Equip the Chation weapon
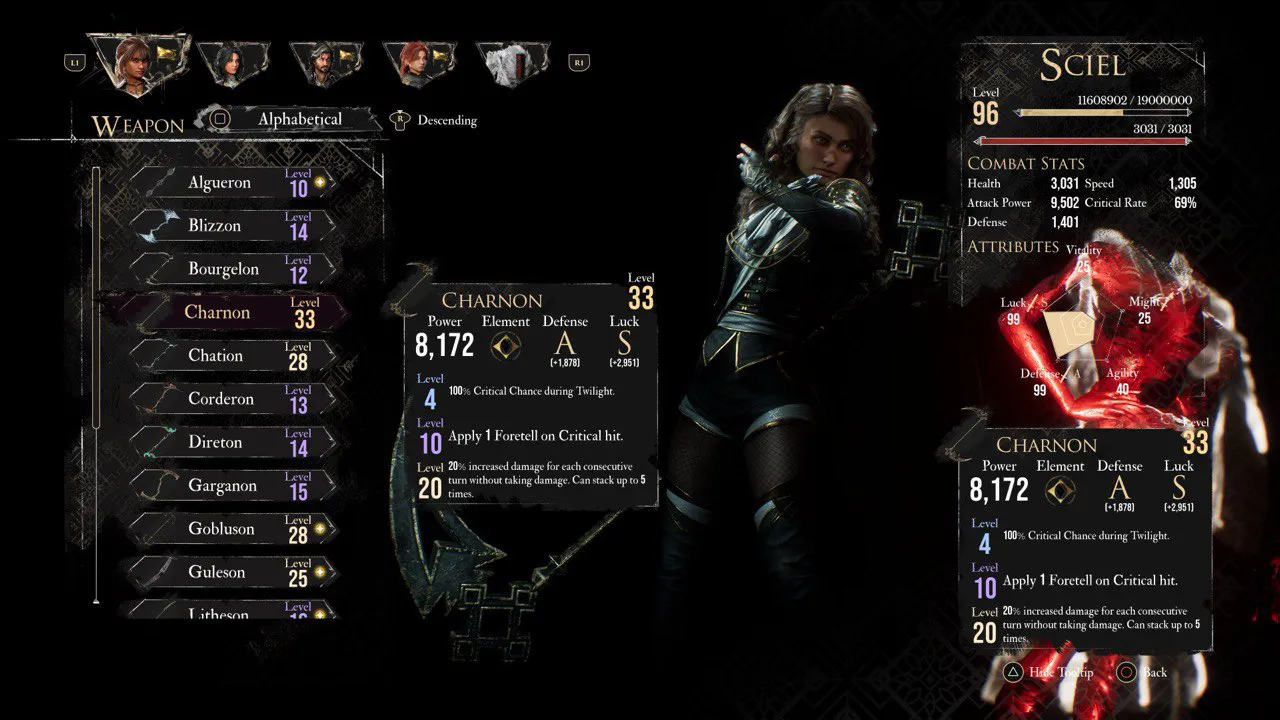Viewport: 1280px width, 720px height. pyautogui.click(x=232, y=355)
